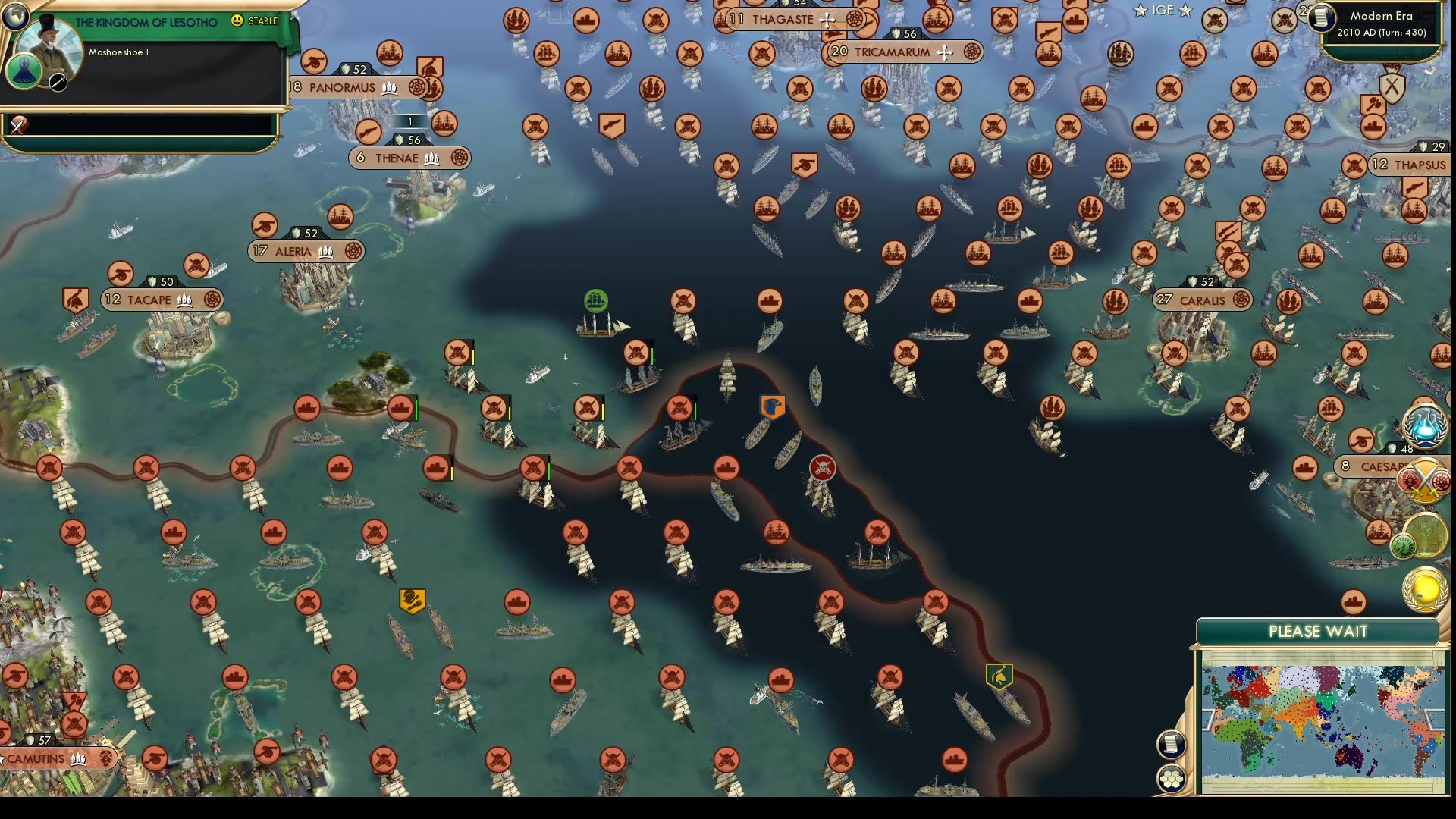
Task: Dismiss the crossed-rifles shield notification top-right
Action: [x=1392, y=89]
